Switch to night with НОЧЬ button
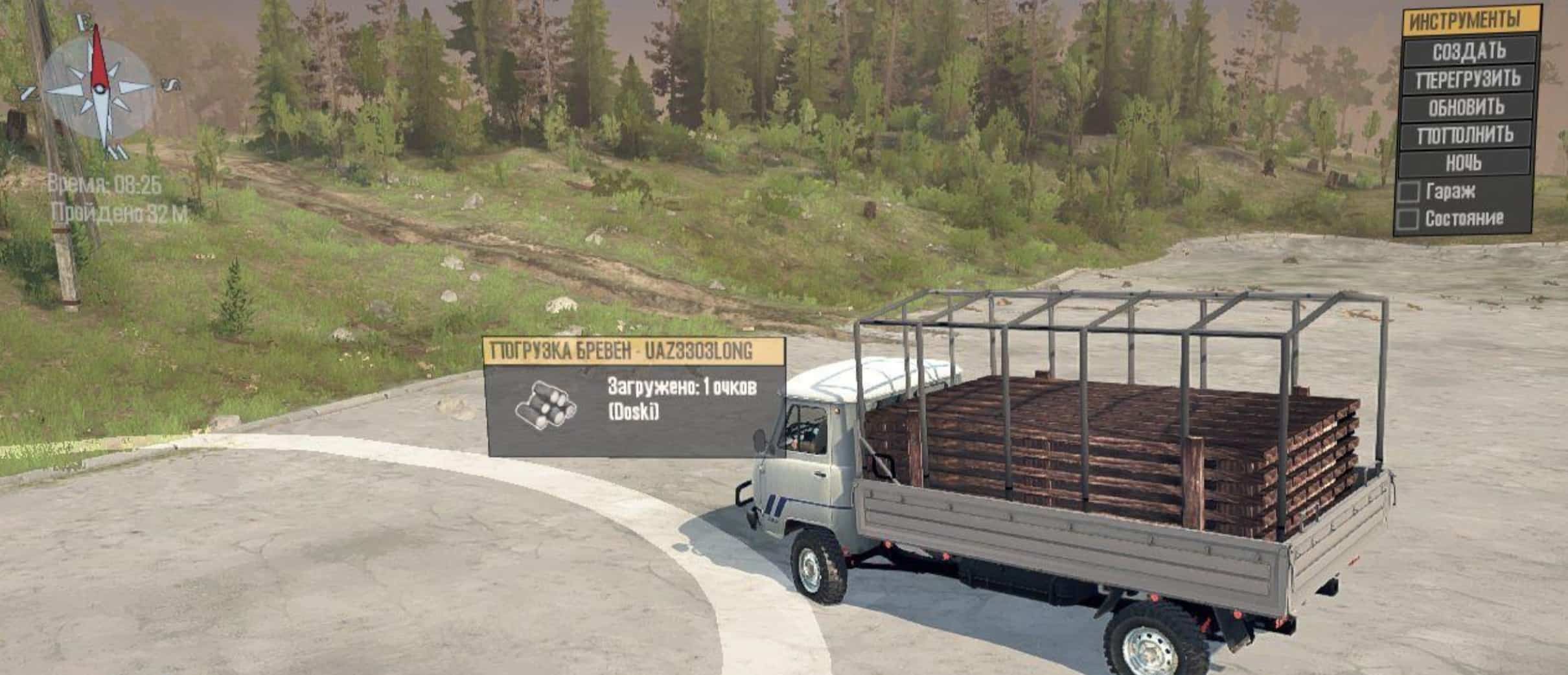 pos(1464,163)
